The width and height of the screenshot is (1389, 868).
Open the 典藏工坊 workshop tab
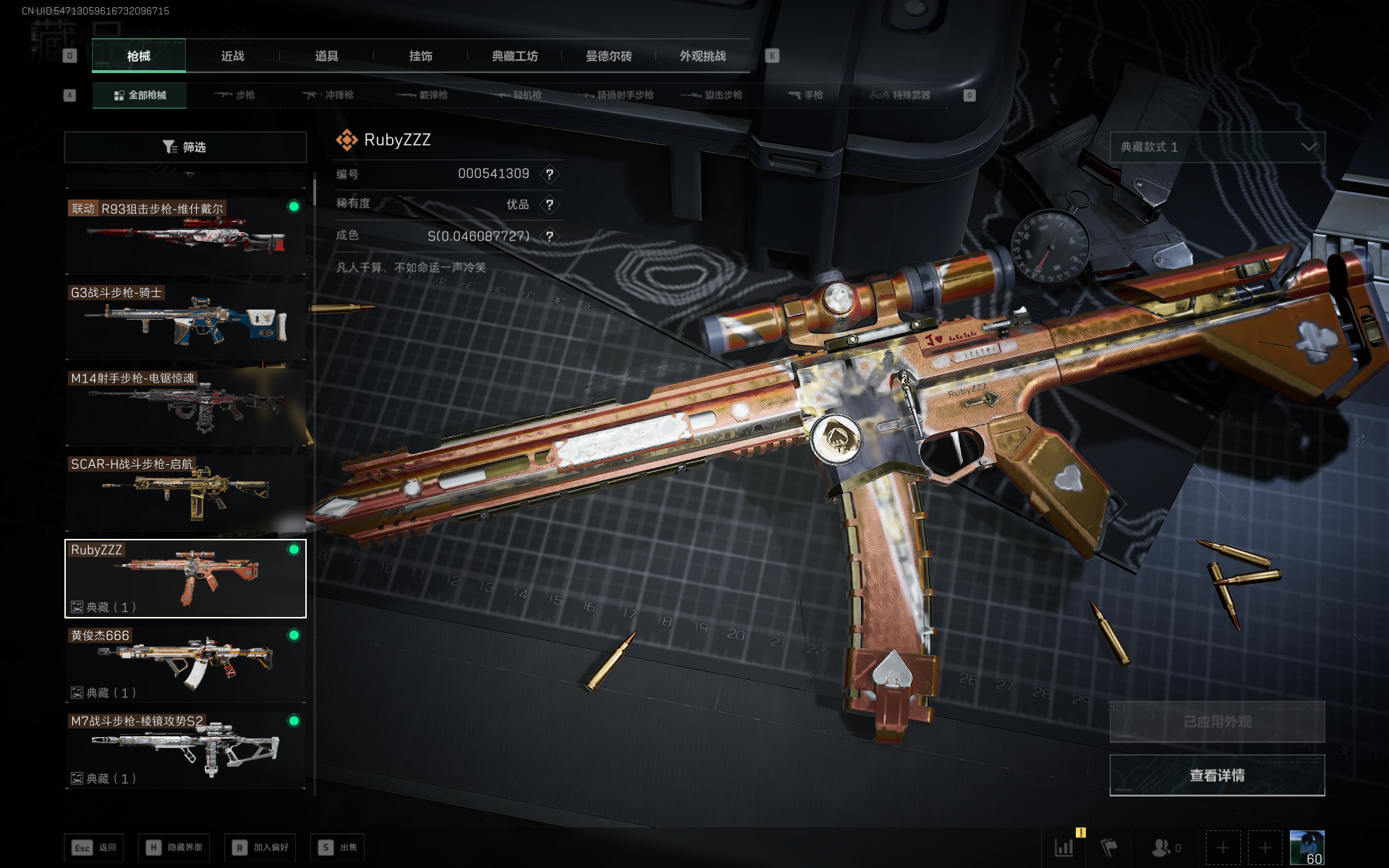514,56
